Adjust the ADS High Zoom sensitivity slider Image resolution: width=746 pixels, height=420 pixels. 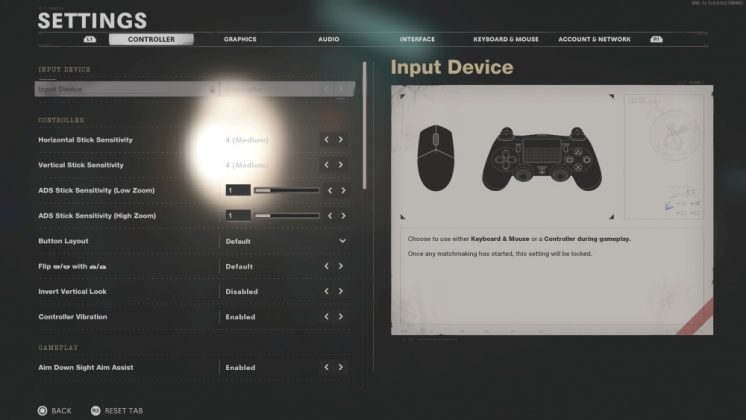coord(287,215)
